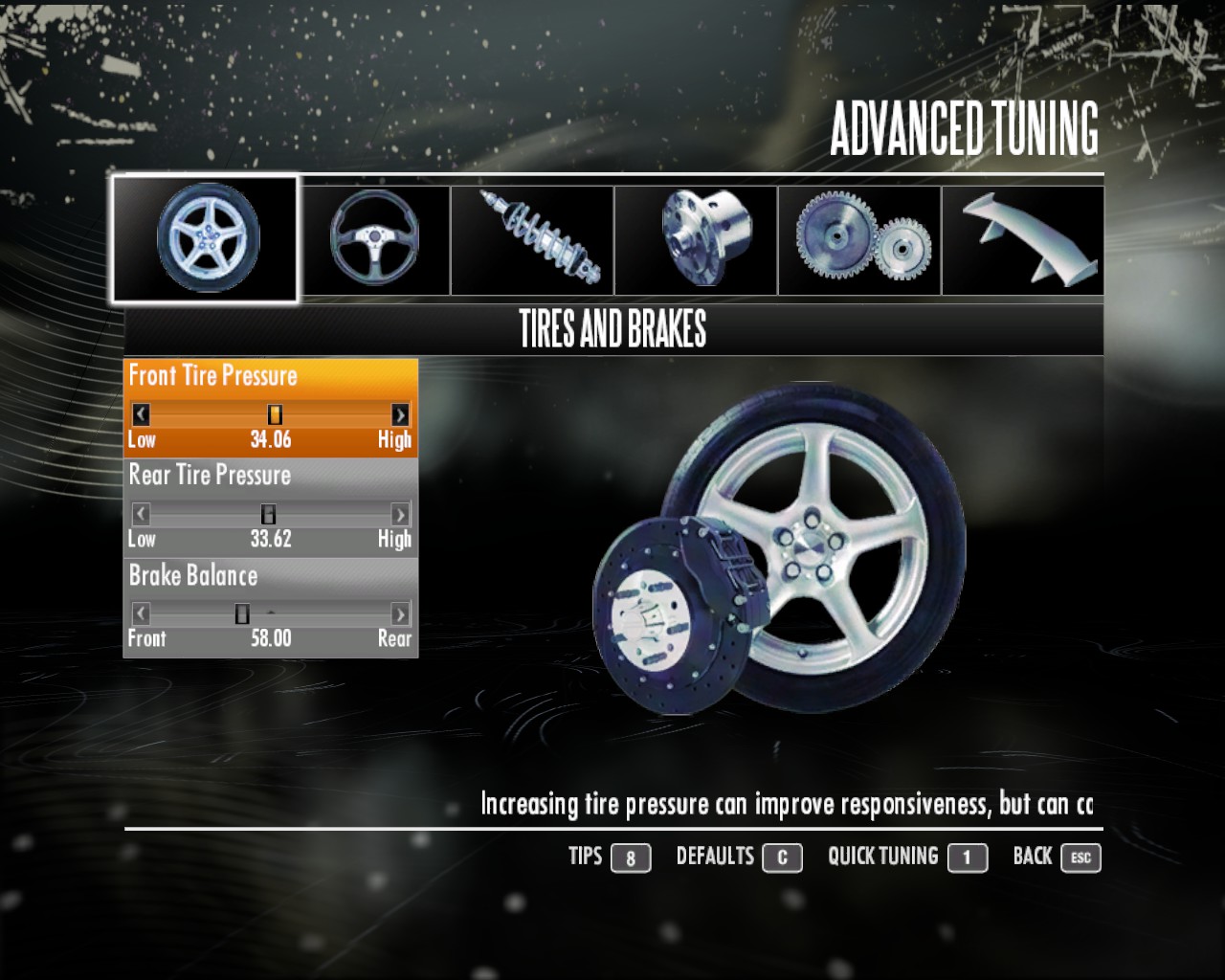Decrease Front Tire Pressure with left arrow
1225x980 pixels.
(139, 414)
